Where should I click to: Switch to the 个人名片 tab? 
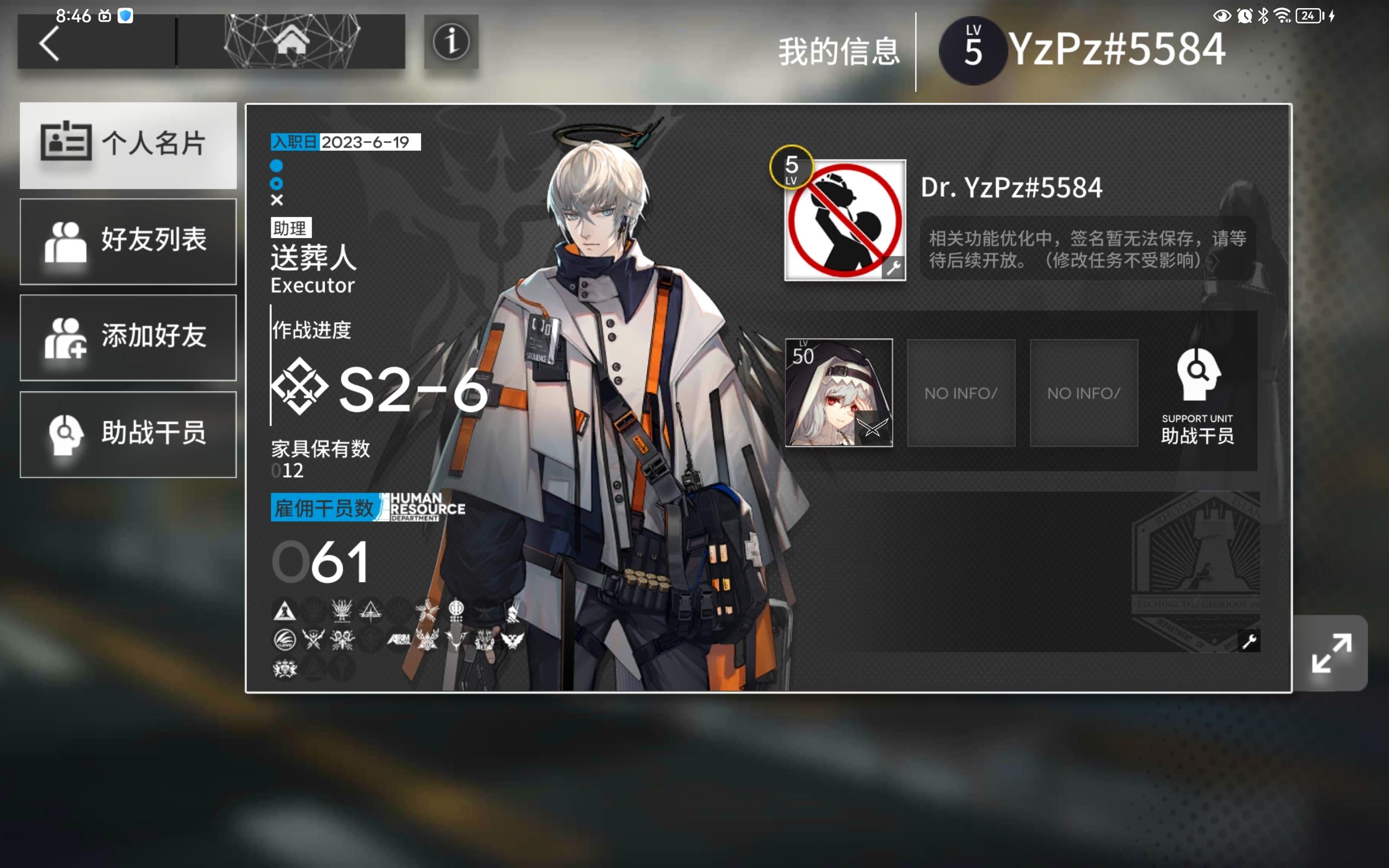point(128,145)
